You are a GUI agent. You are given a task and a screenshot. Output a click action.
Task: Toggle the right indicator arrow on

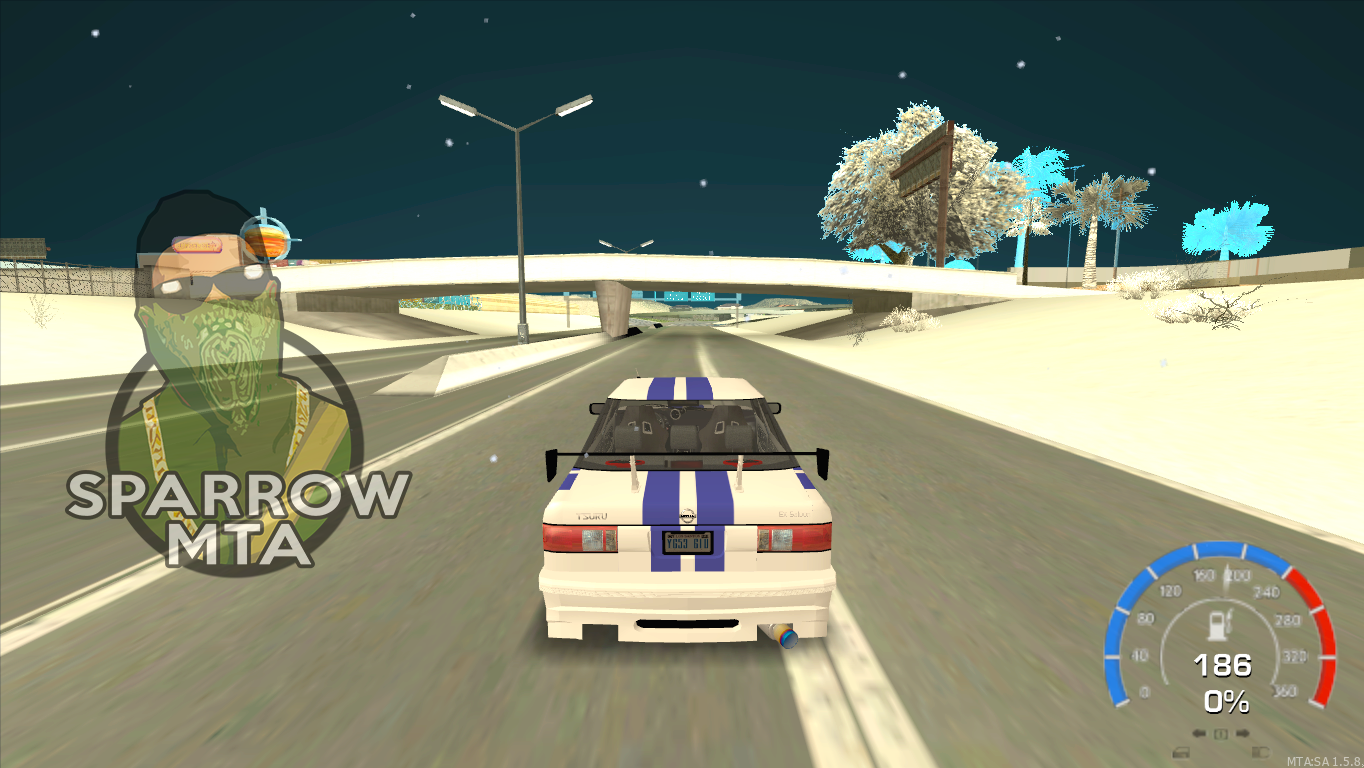coord(1243,733)
